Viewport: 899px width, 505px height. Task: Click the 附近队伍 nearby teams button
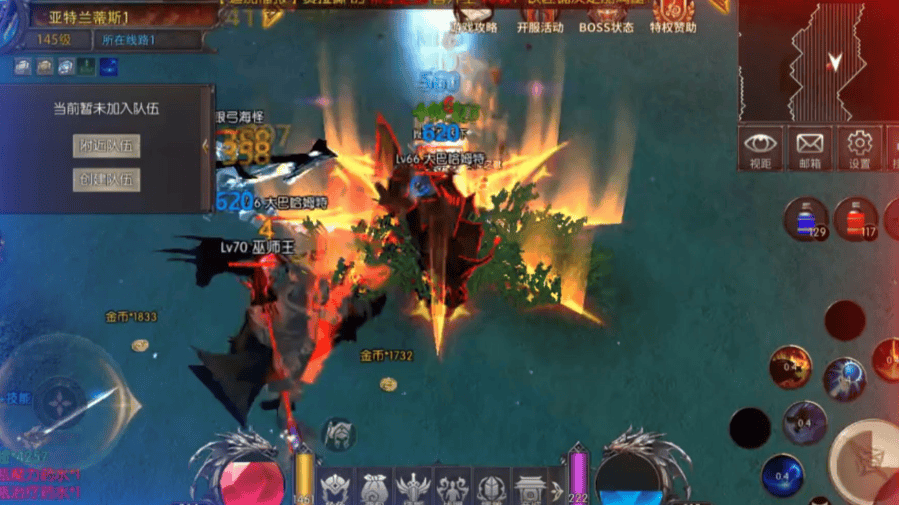[105, 146]
